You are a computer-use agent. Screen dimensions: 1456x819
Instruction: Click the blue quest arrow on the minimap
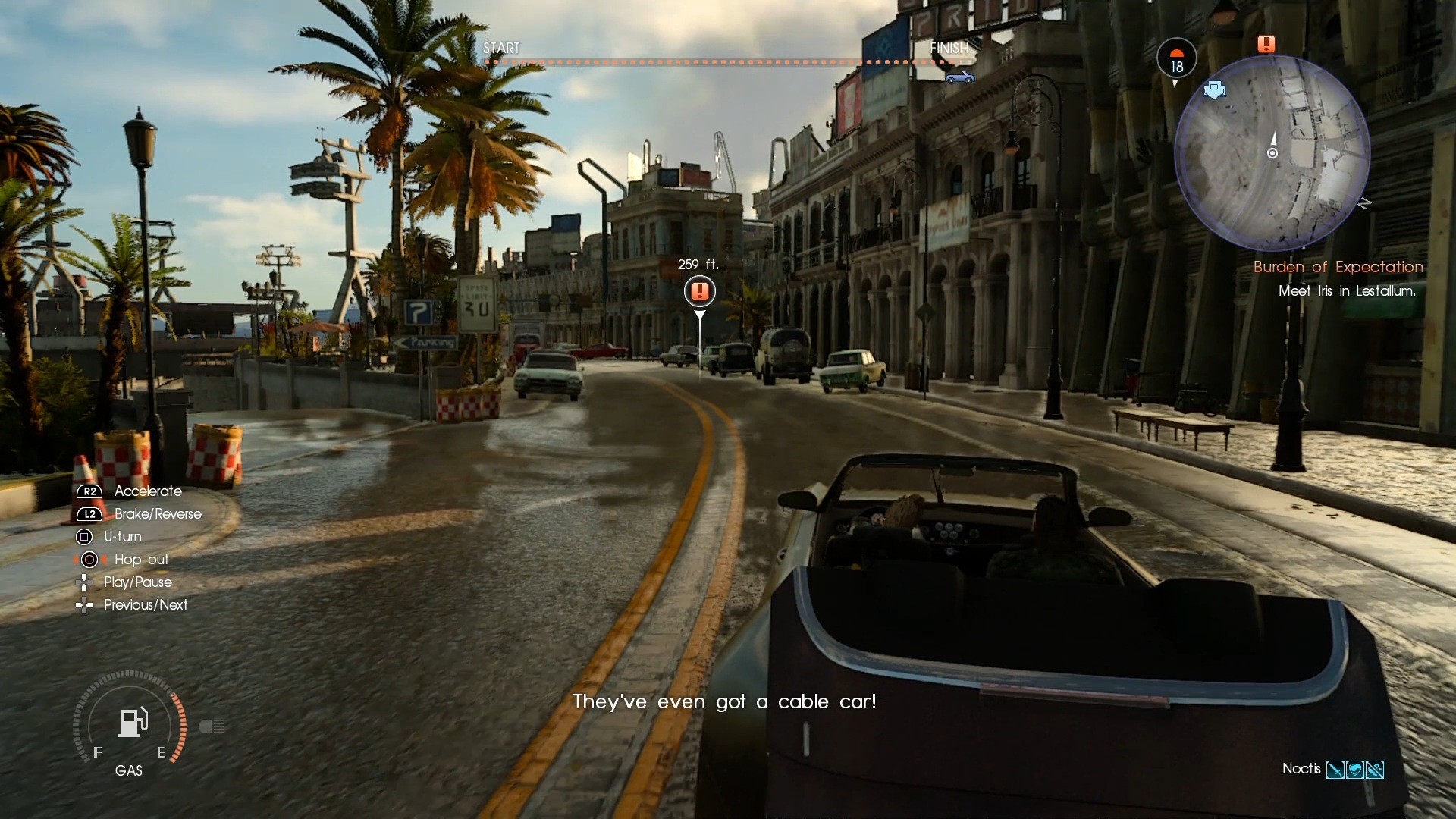[1216, 91]
